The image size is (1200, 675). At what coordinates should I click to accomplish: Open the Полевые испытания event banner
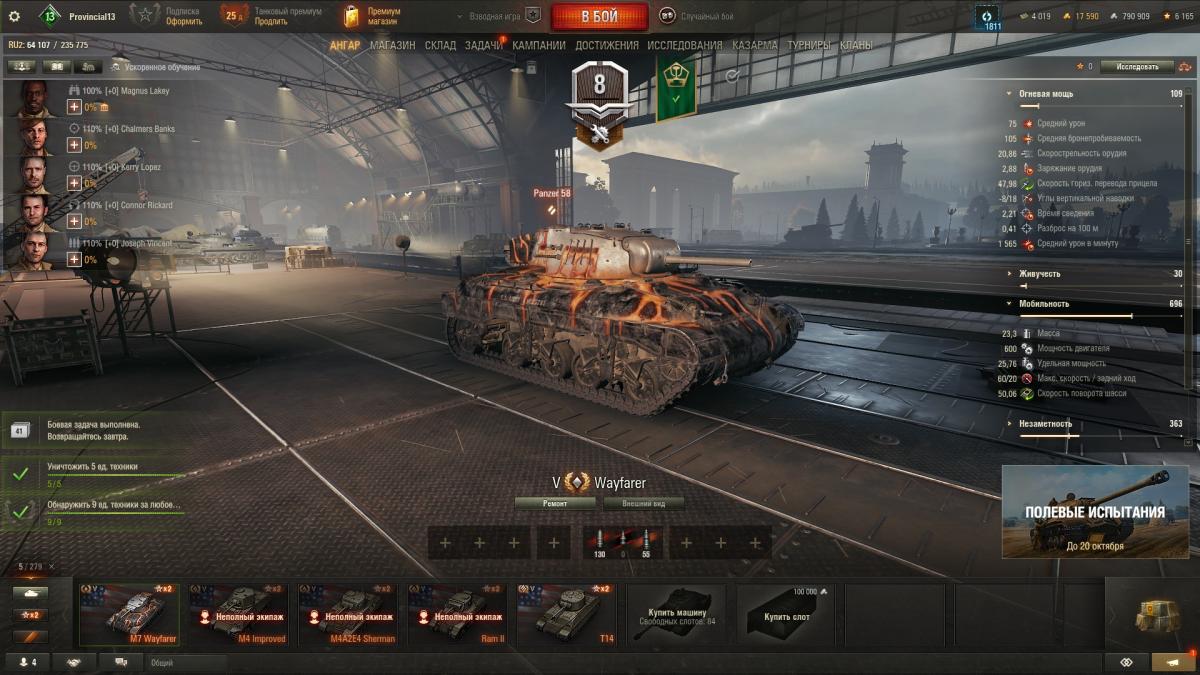pos(1095,512)
